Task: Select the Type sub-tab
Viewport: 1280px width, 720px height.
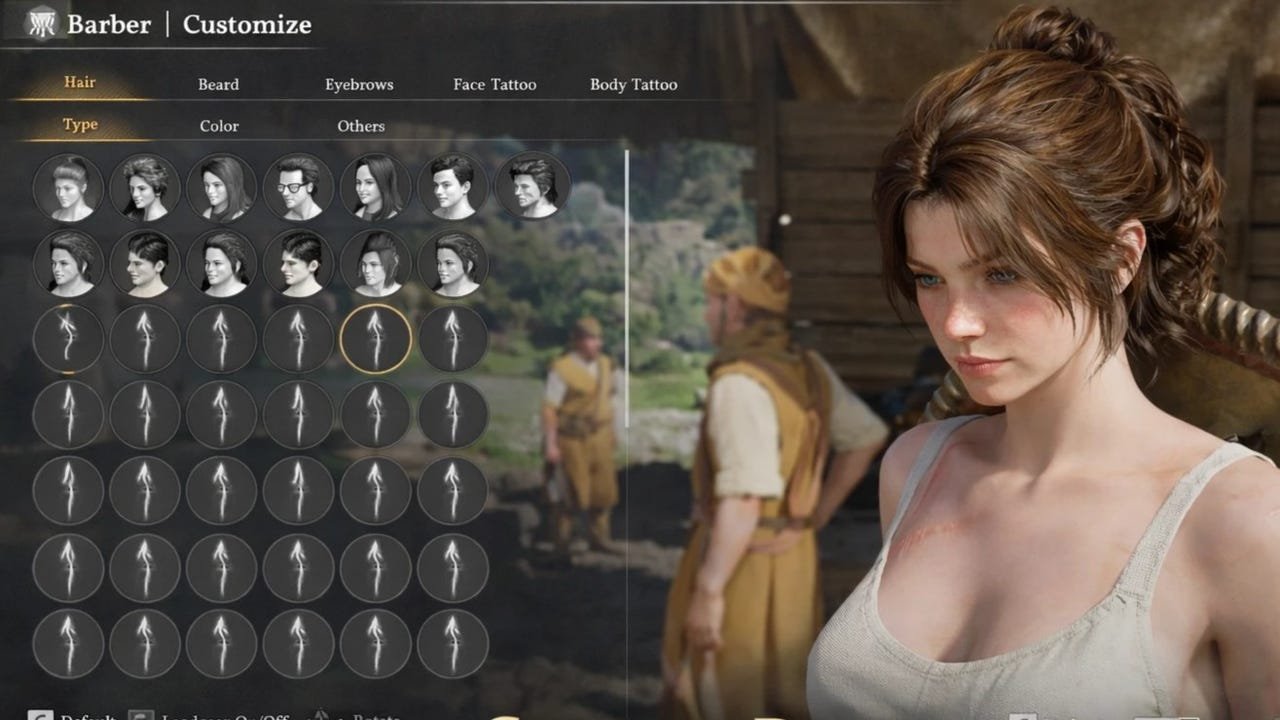Action: (x=80, y=125)
